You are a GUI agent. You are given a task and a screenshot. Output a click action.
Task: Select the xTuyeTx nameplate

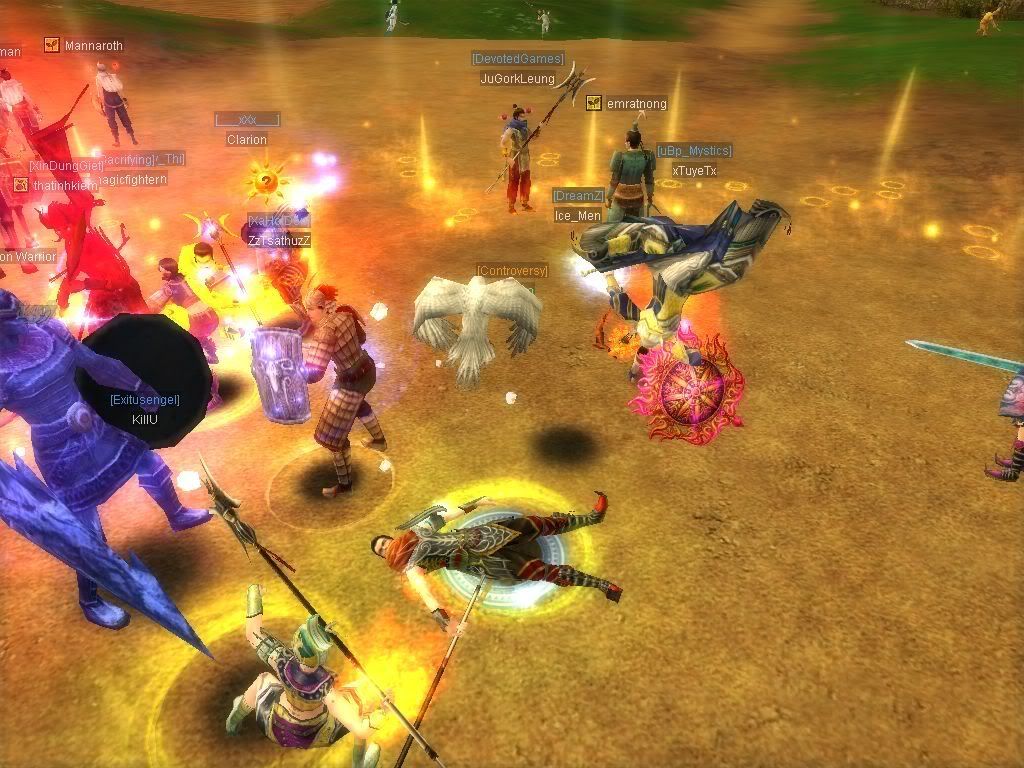(694, 171)
